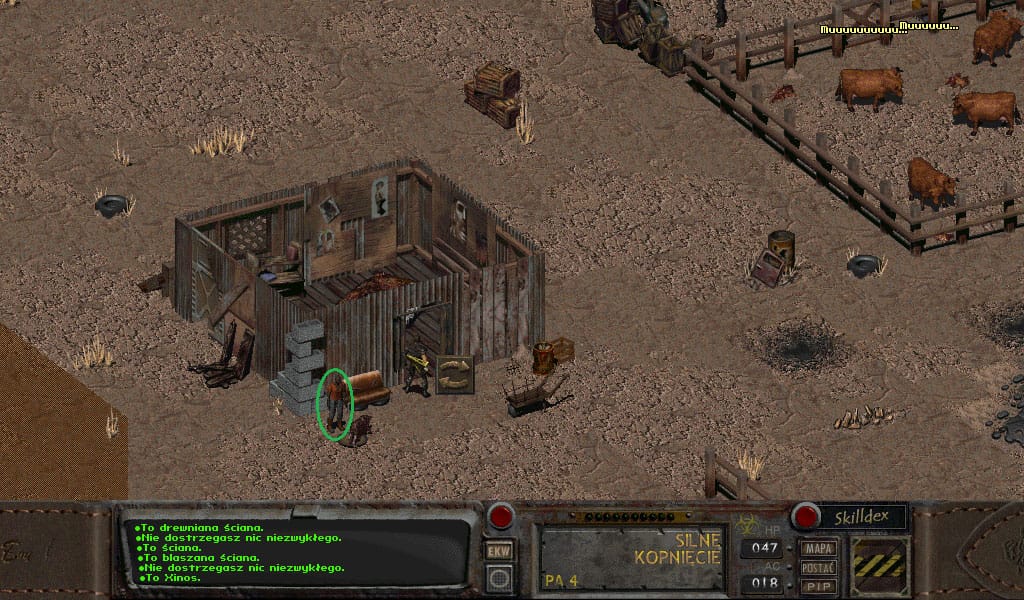Switch active item with the left red button
This screenshot has width=1024, height=600.
499,517
